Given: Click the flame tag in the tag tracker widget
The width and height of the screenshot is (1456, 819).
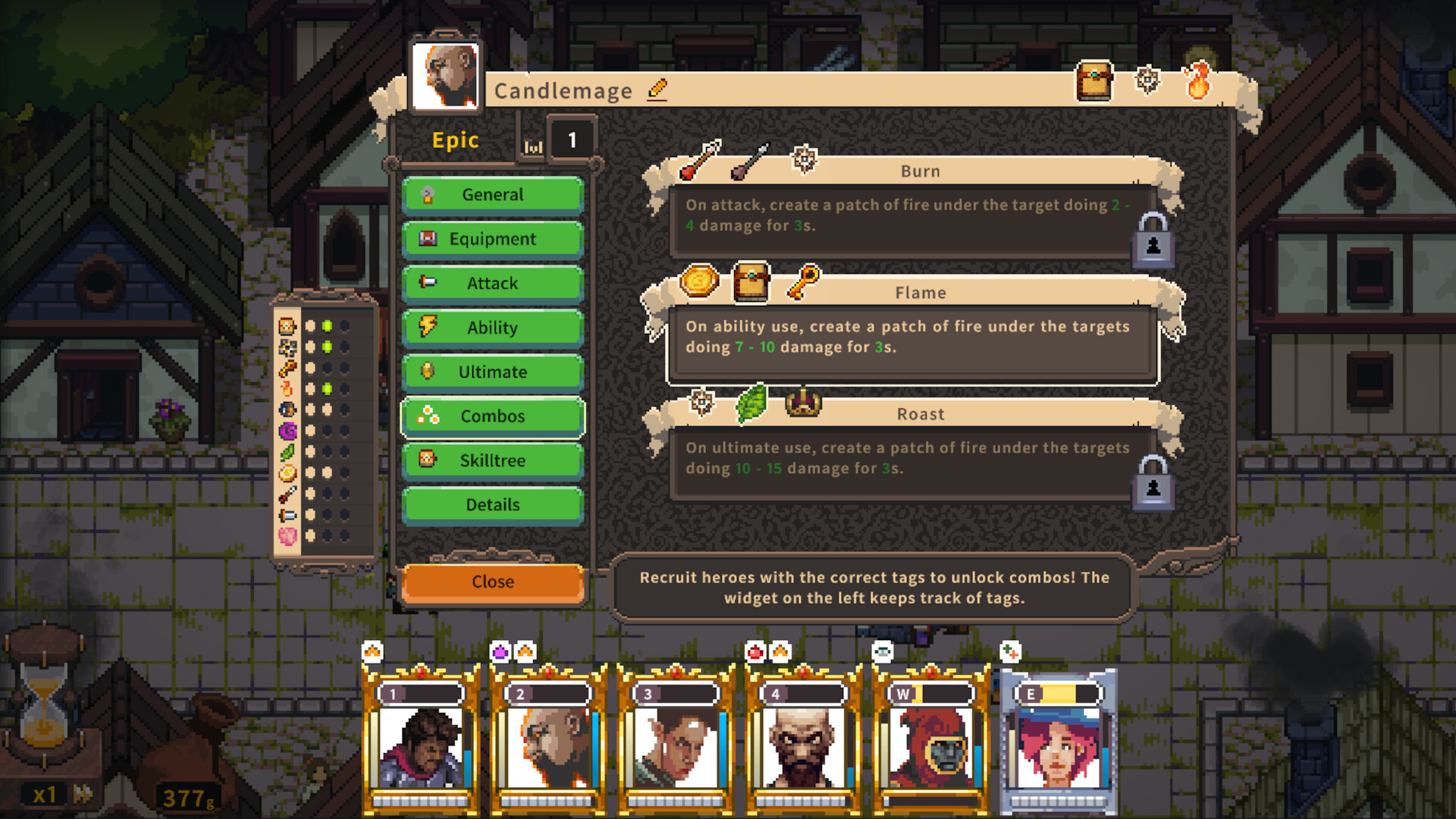Looking at the screenshot, I should (287, 388).
